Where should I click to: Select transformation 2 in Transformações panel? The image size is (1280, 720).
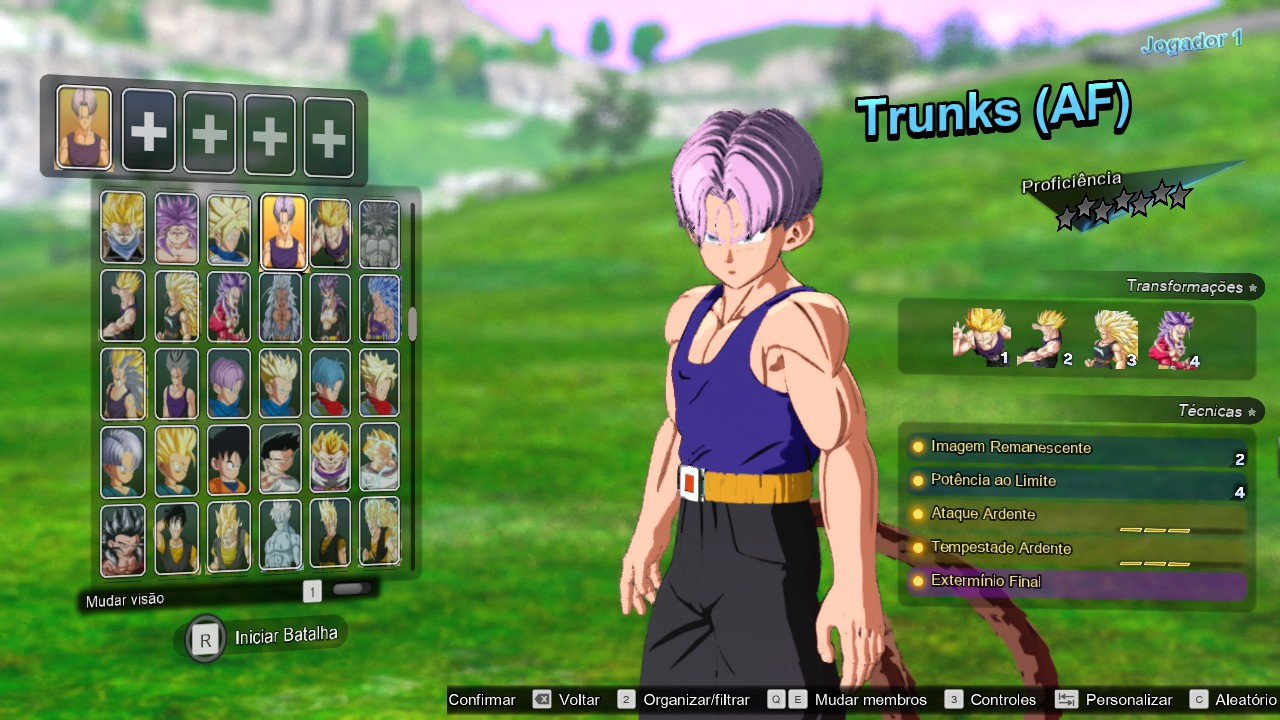coord(1045,335)
